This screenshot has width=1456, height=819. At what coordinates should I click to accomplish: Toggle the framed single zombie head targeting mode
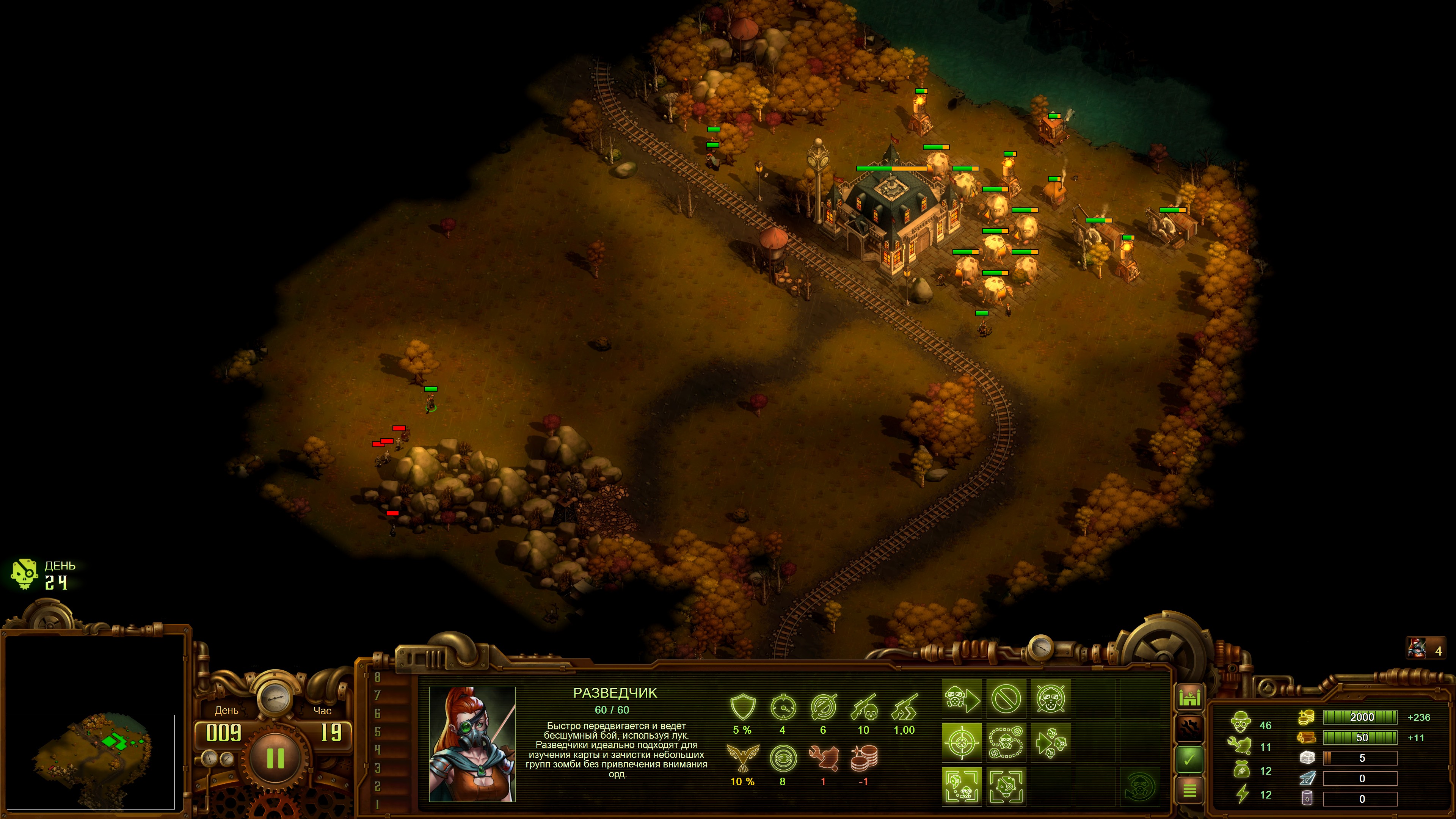point(1006,787)
